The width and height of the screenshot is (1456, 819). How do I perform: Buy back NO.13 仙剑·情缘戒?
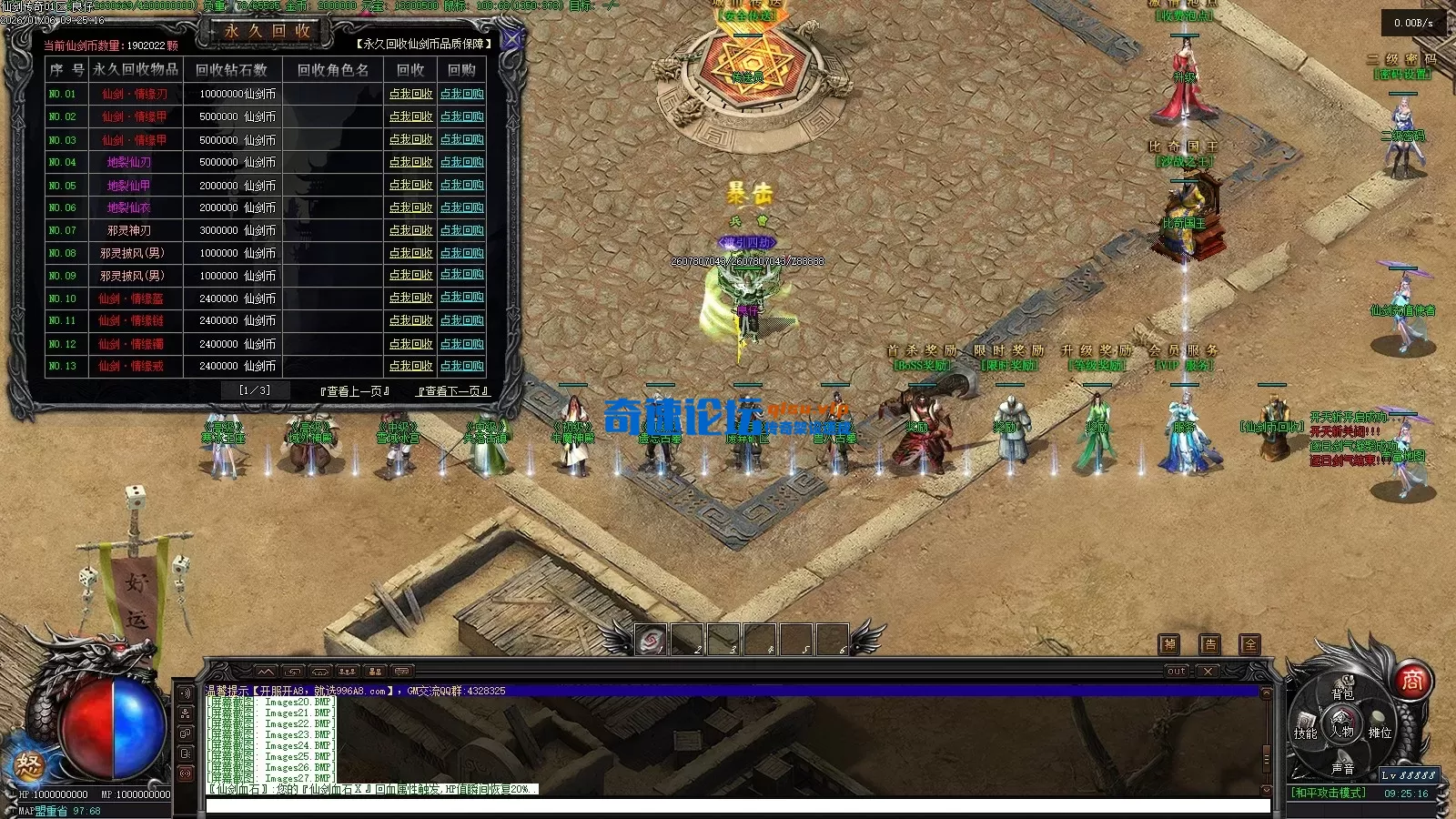tap(461, 366)
